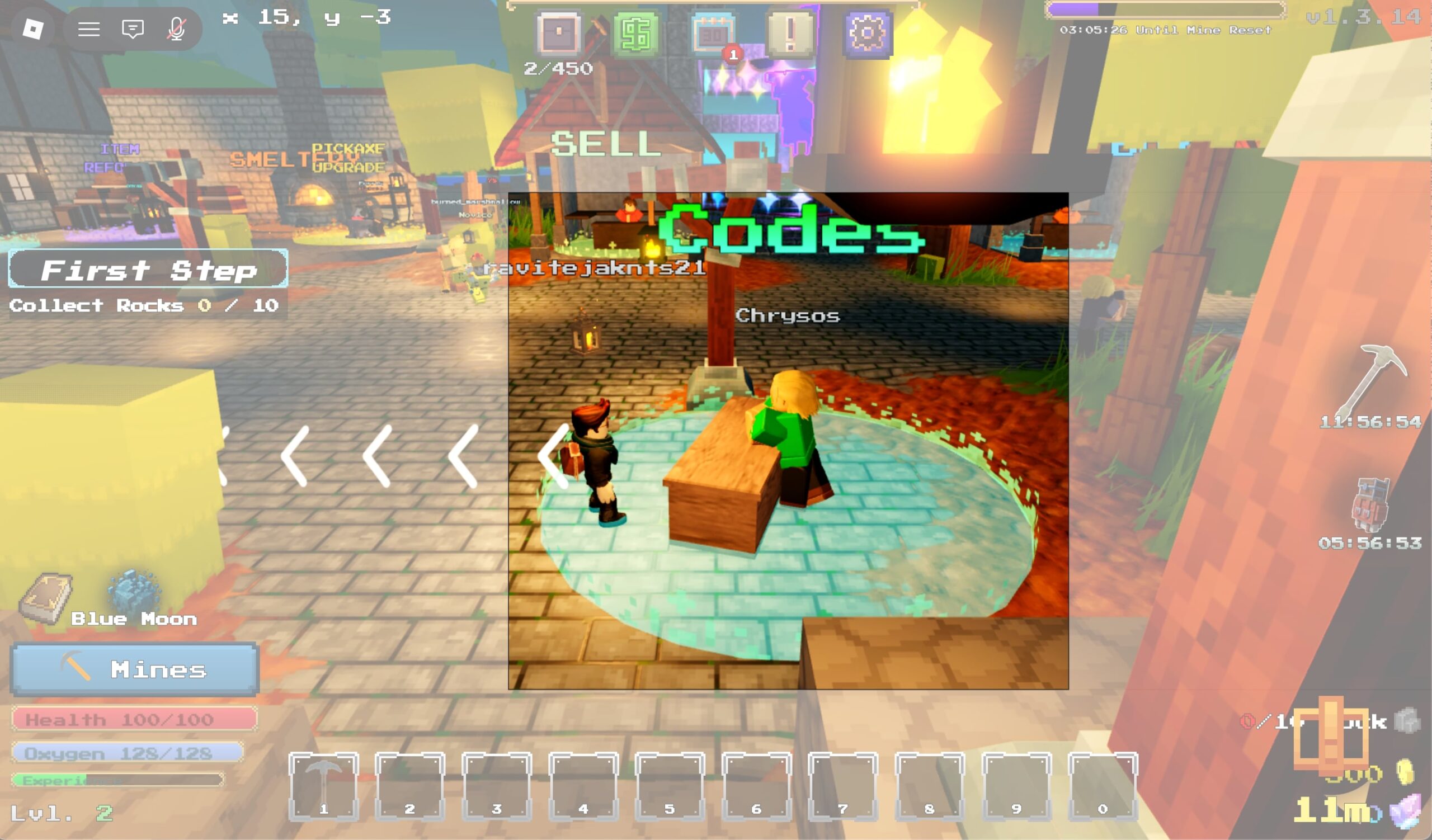Toggle the chat bubble visibility
The width and height of the screenshot is (1432, 840).
(133, 29)
